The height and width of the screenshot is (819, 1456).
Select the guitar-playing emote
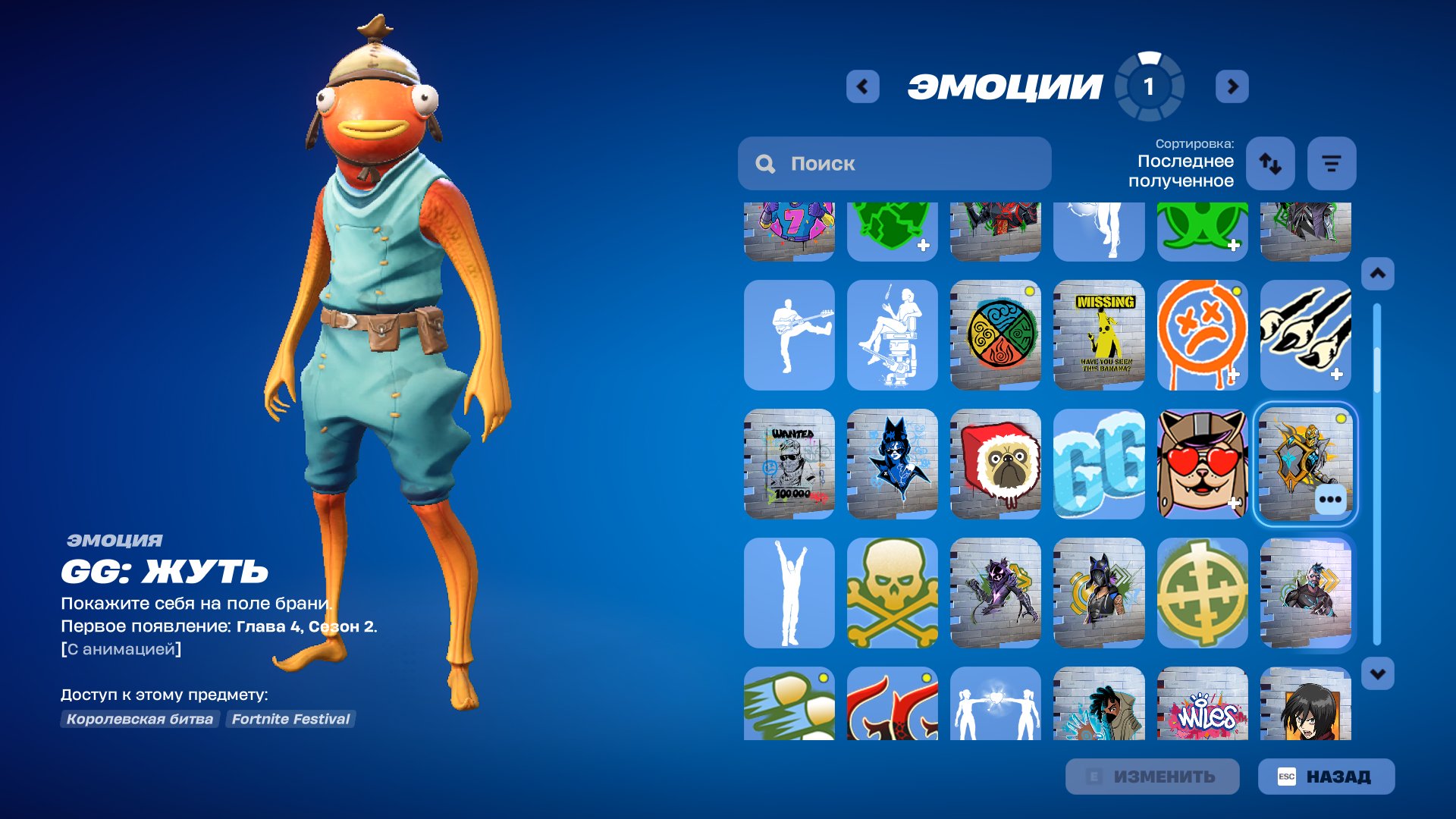(x=789, y=336)
